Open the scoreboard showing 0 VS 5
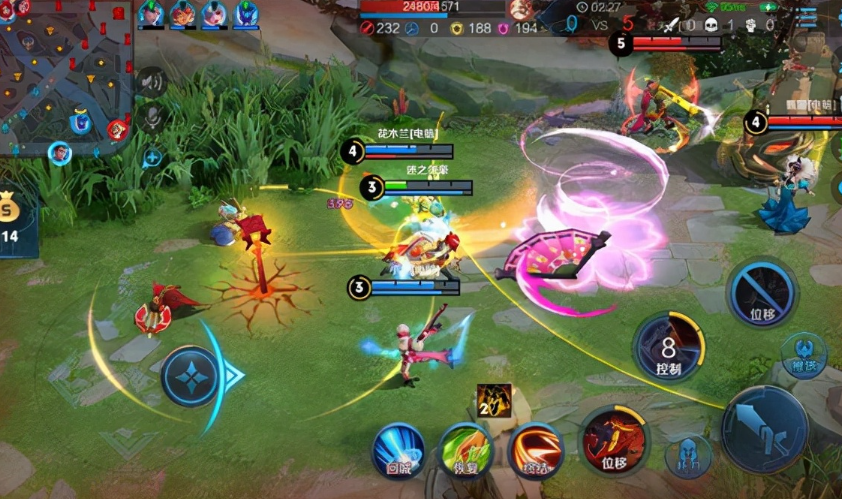The height and width of the screenshot is (499, 842). [x=601, y=22]
